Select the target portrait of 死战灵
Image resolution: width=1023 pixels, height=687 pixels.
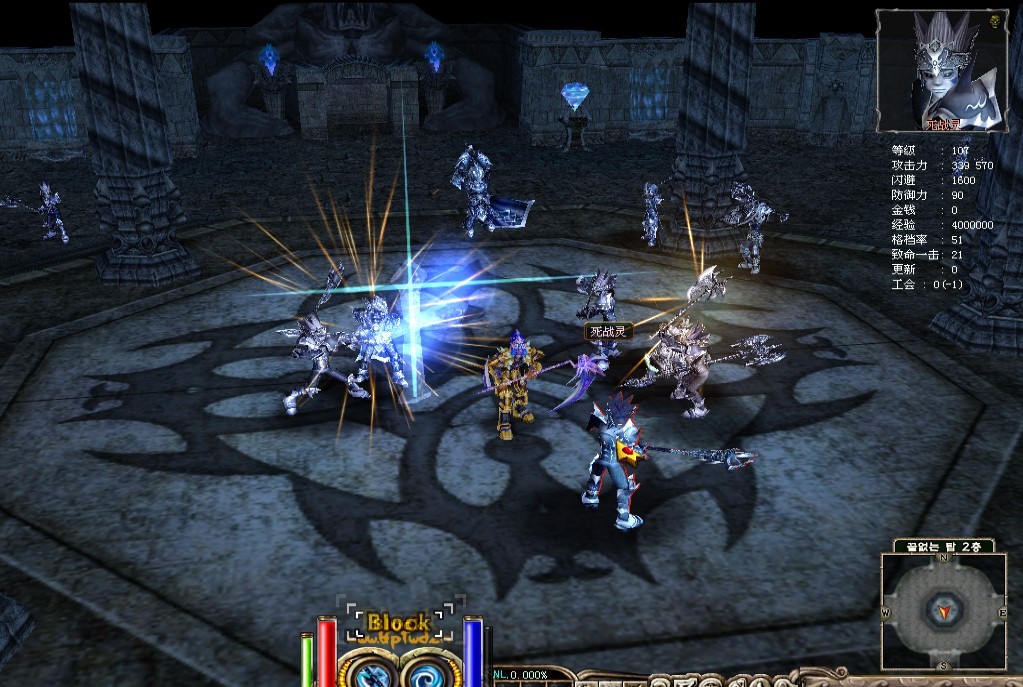point(940,68)
